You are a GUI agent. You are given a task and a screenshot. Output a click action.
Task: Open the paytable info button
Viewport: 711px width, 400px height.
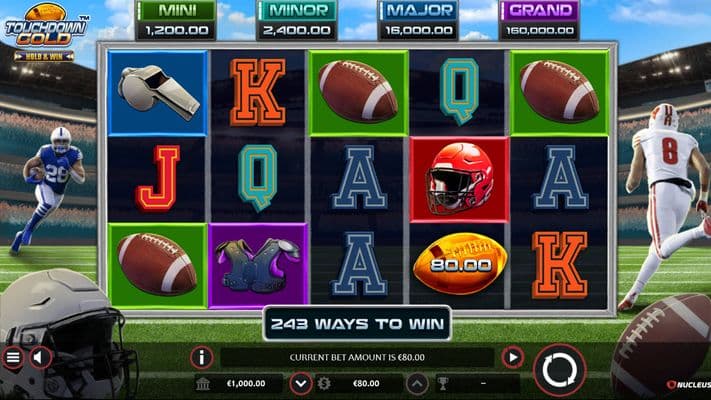click(201, 357)
